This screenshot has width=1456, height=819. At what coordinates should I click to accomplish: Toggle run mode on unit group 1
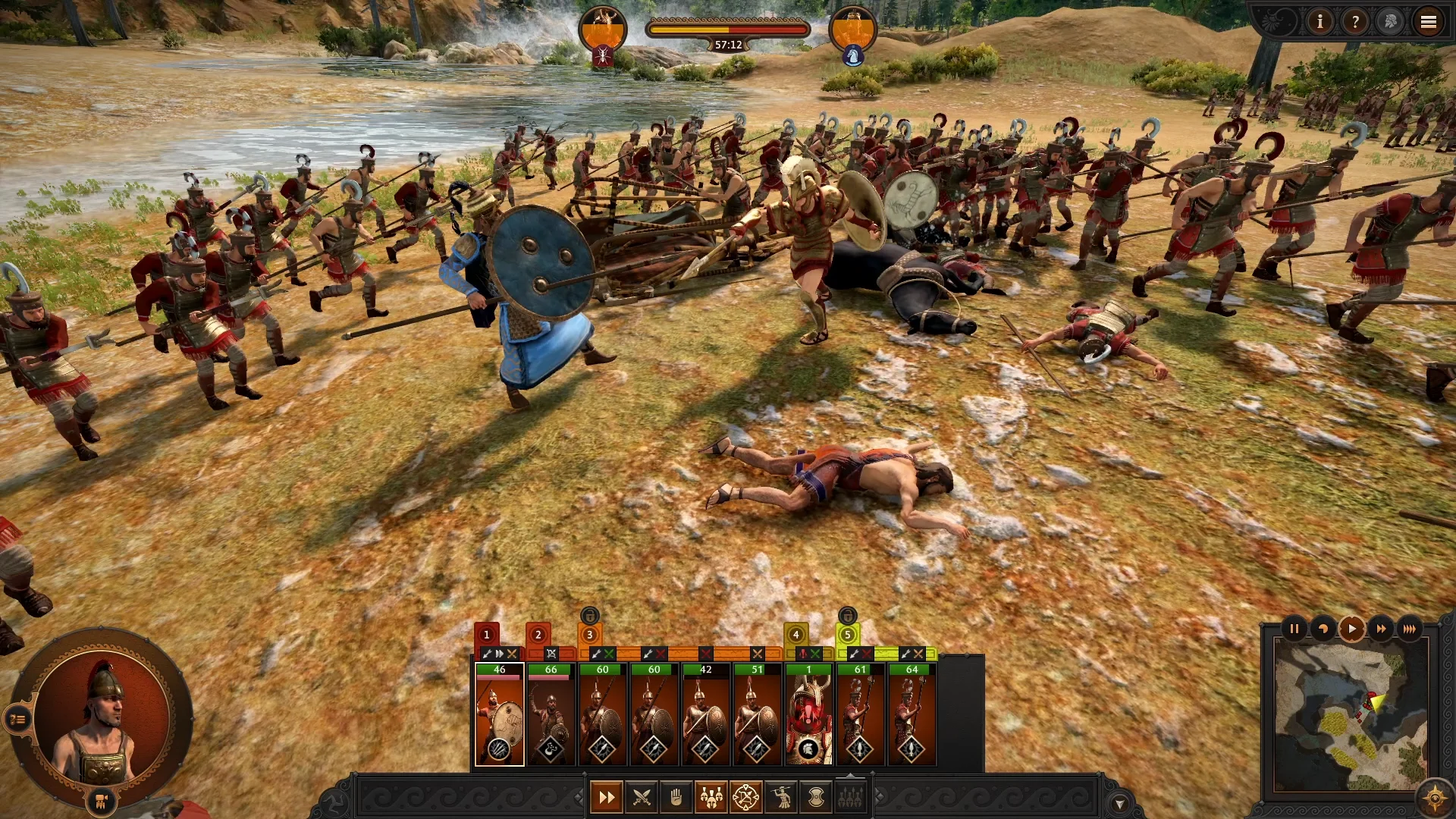pos(499,653)
